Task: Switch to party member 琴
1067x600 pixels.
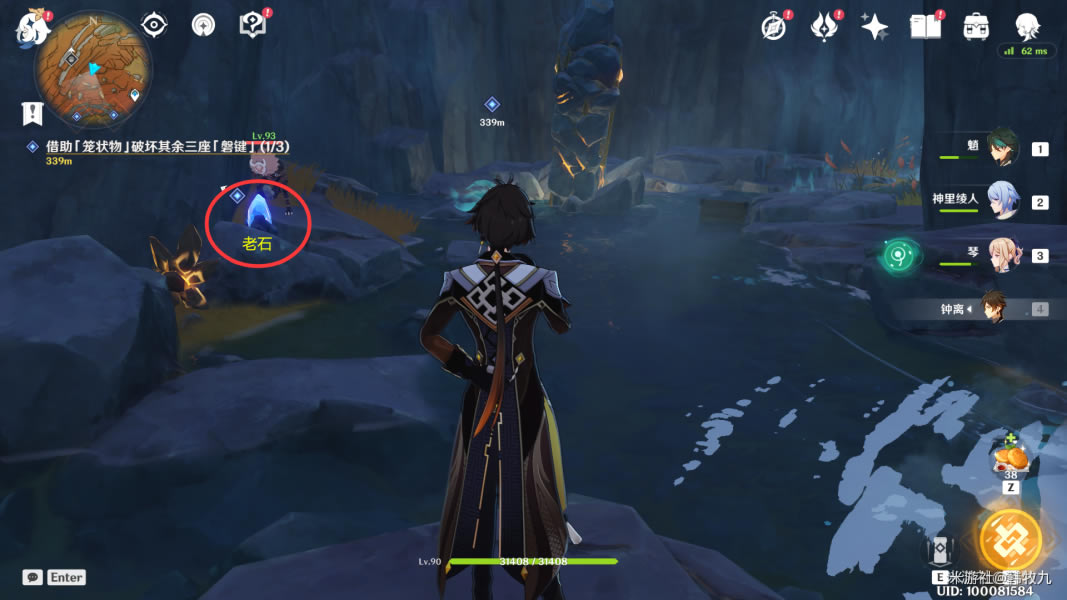Action: click(x=1003, y=255)
